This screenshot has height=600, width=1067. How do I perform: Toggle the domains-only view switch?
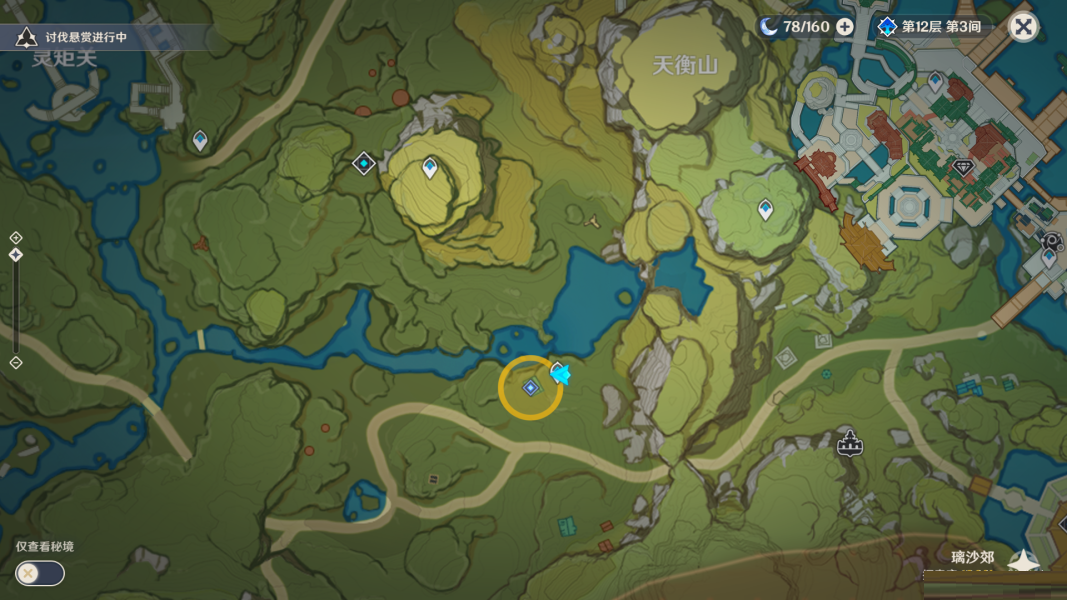click(39, 573)
